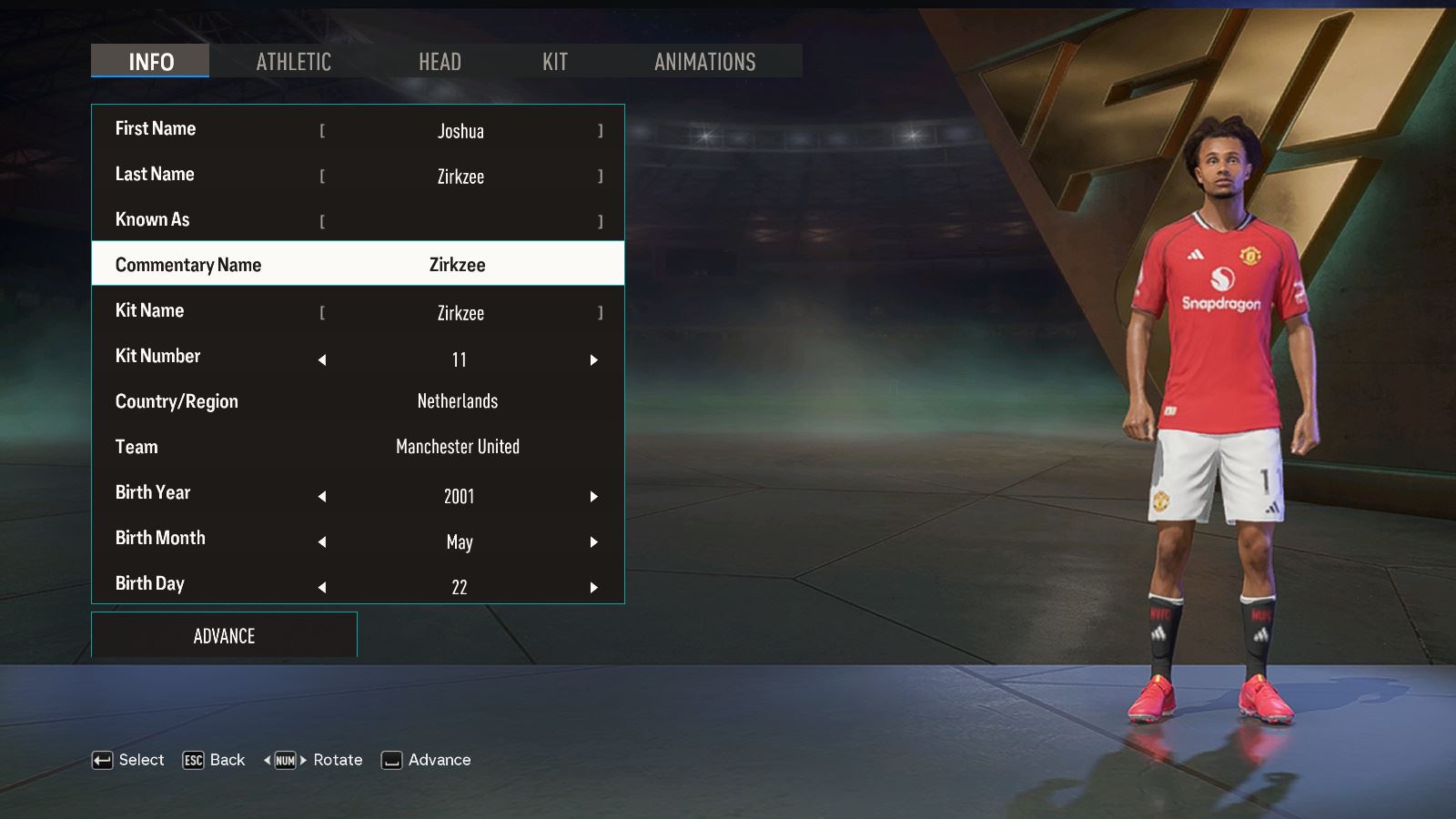This screenshot has height=819, width=1456.
Task: Open the Head tab
Action: click(x=440, y=62)
